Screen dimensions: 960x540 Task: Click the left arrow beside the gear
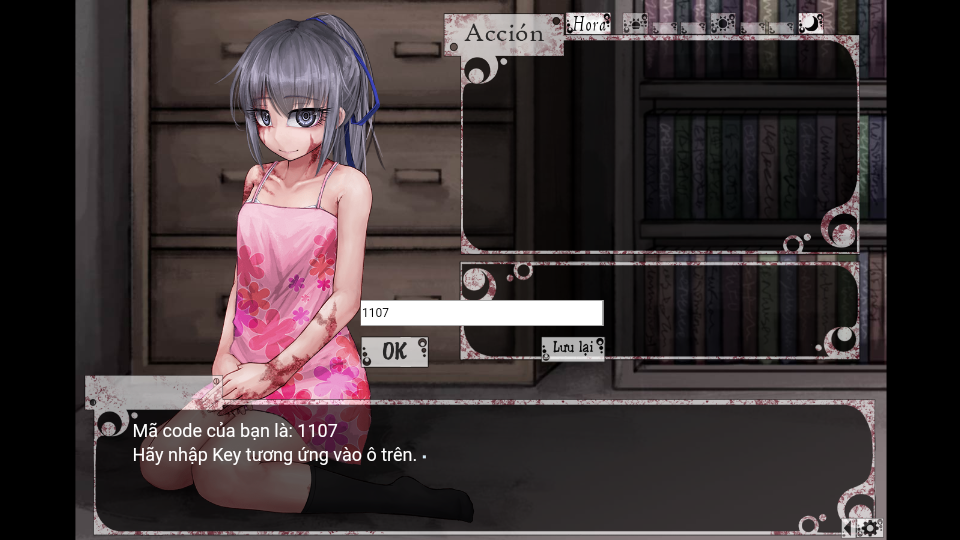point(848,528)
